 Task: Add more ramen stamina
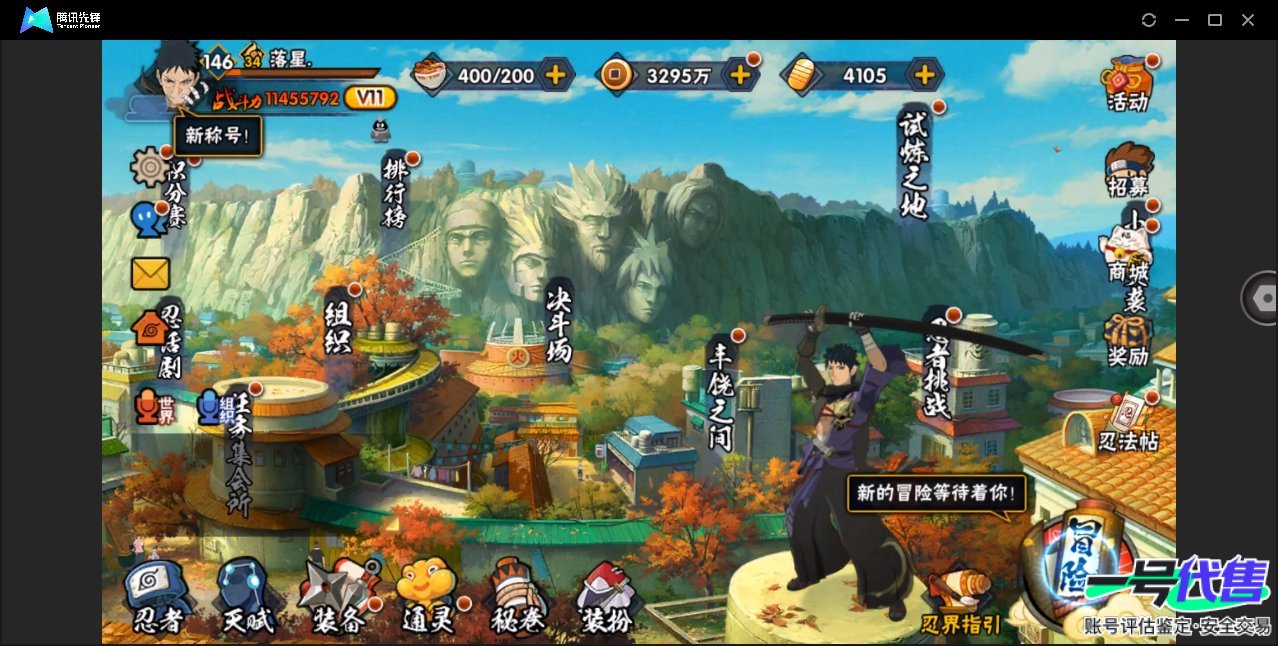point(555,74)
